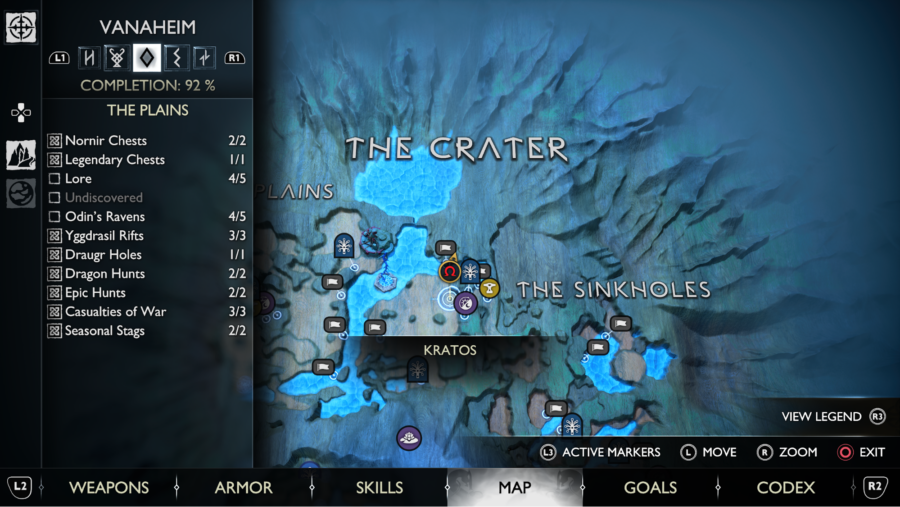The image size is (900, 507).
Task: Open the Goals tab
Action: [x=650, y=488]
